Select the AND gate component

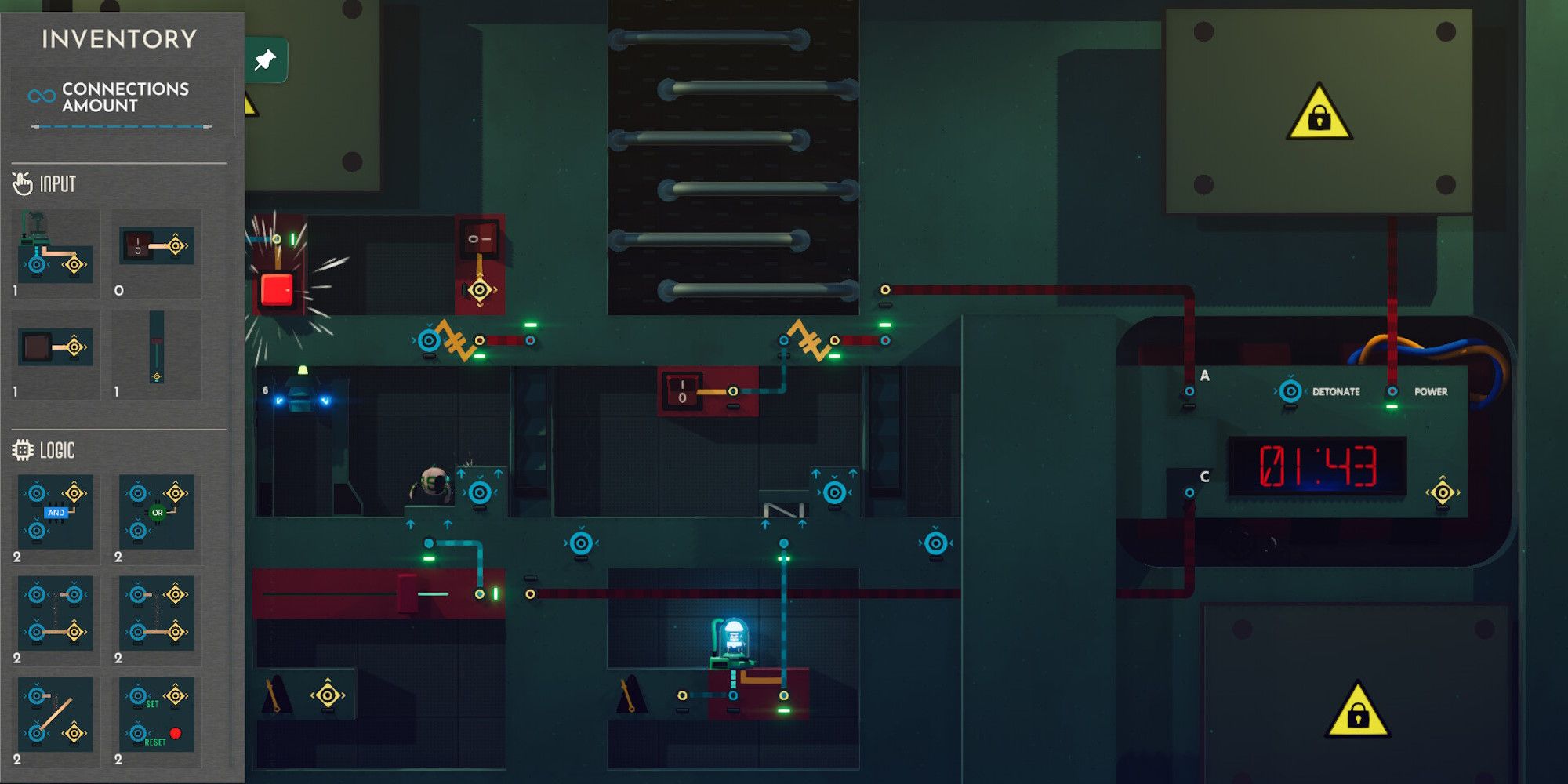56,512
